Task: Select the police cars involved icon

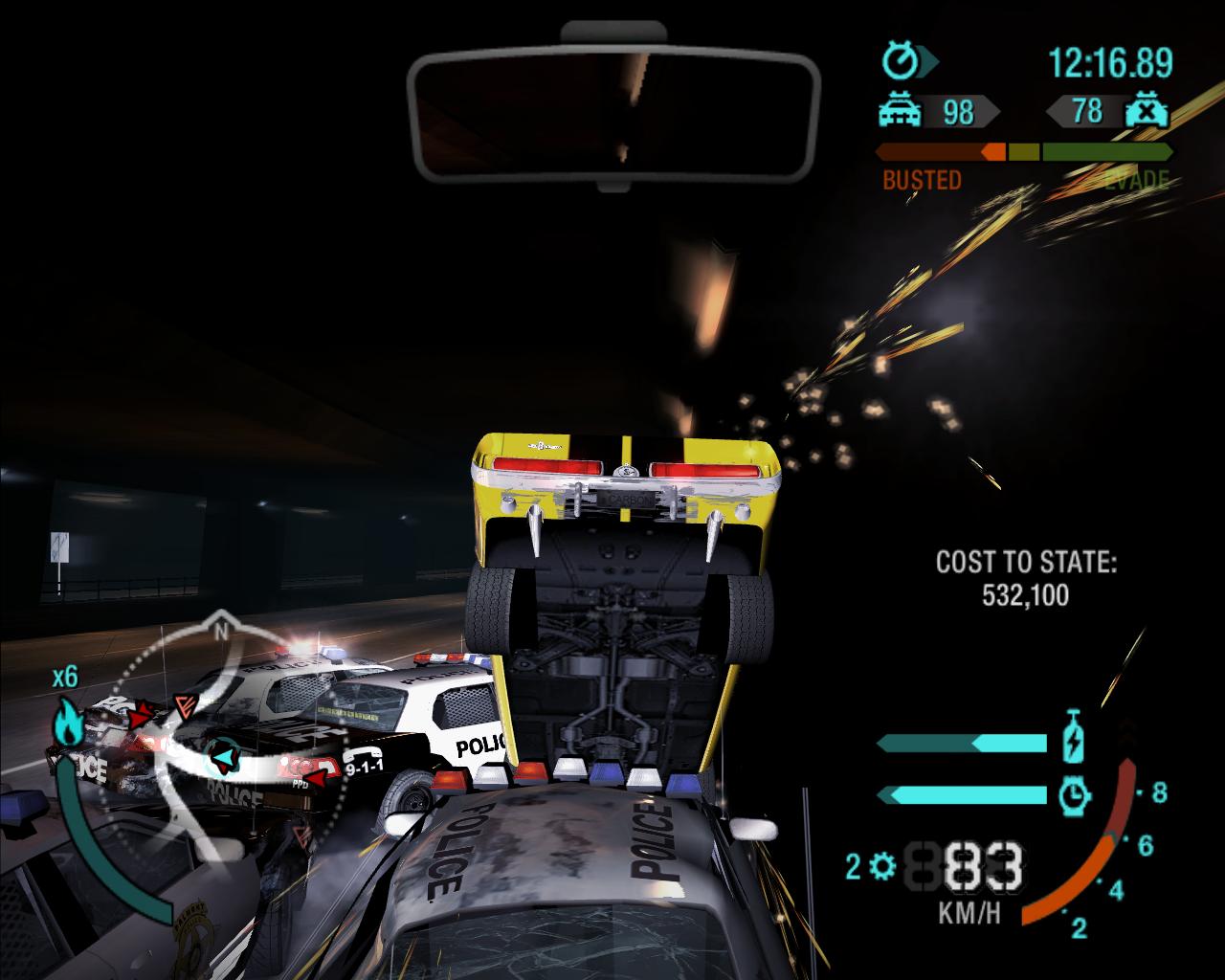Action: click(x=900, y=112)
